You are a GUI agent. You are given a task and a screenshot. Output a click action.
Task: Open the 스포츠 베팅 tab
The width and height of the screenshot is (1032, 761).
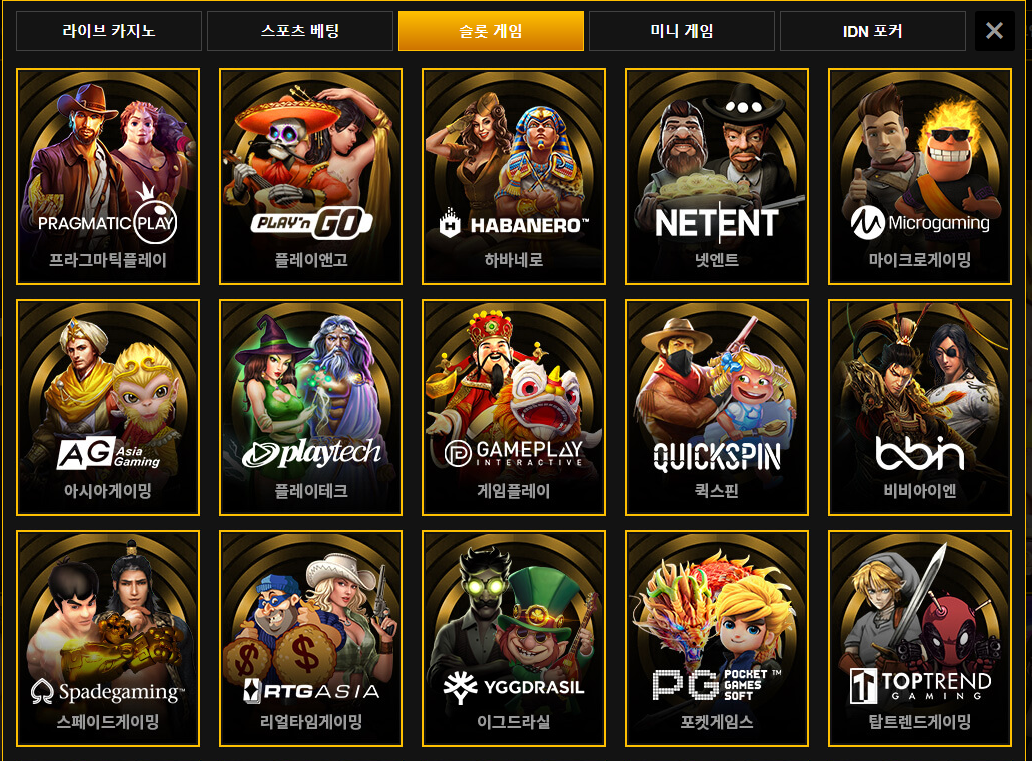point(299,31)
